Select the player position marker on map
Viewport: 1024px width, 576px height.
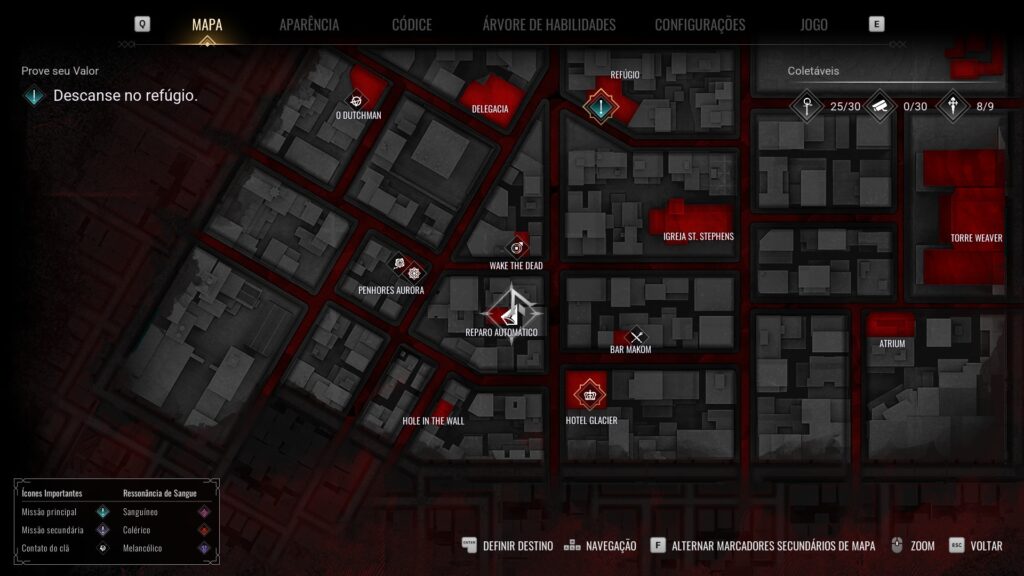click(x=514, y=313)
